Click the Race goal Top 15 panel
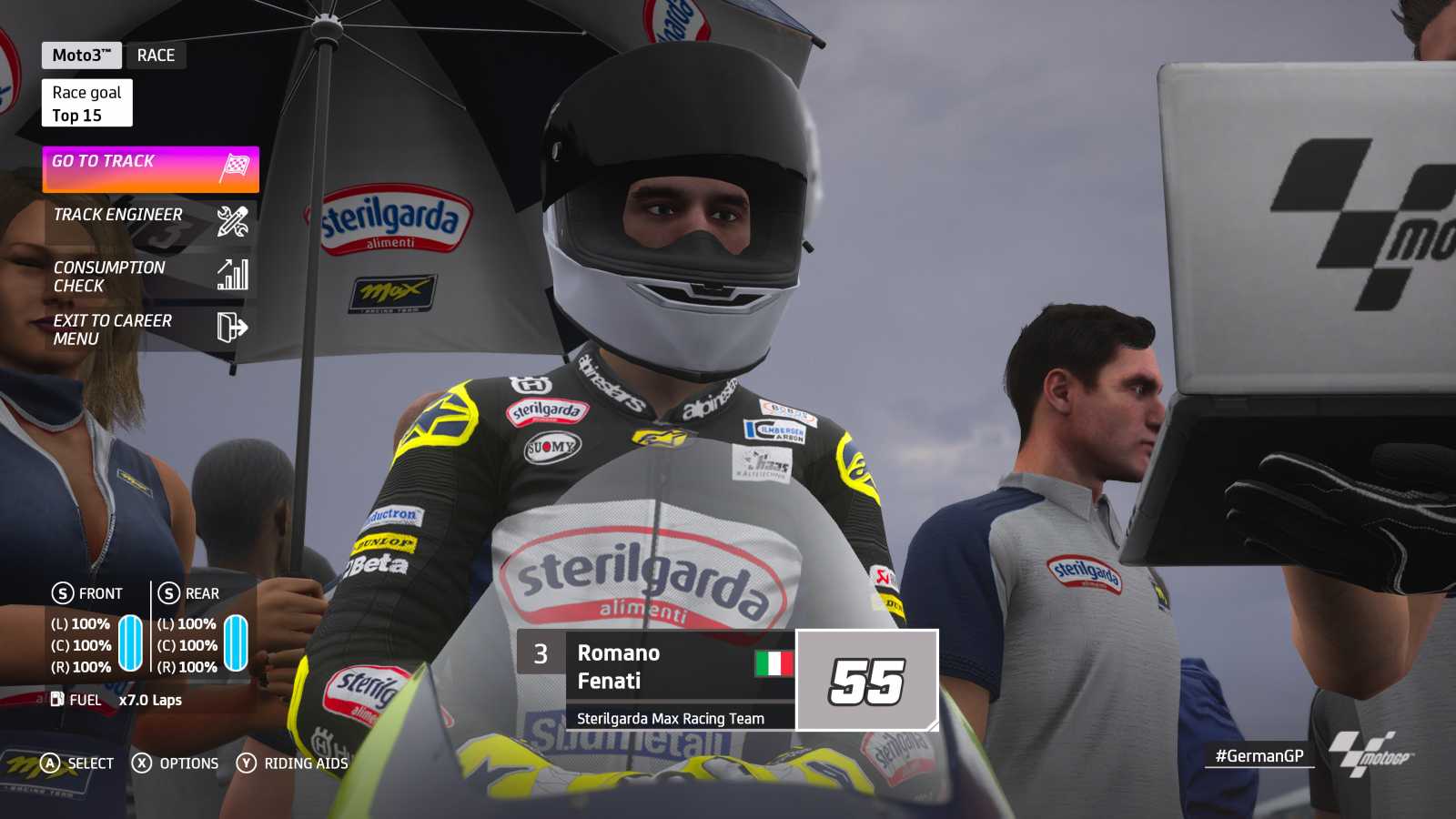Screen dimensions: 1456x819 86,102
